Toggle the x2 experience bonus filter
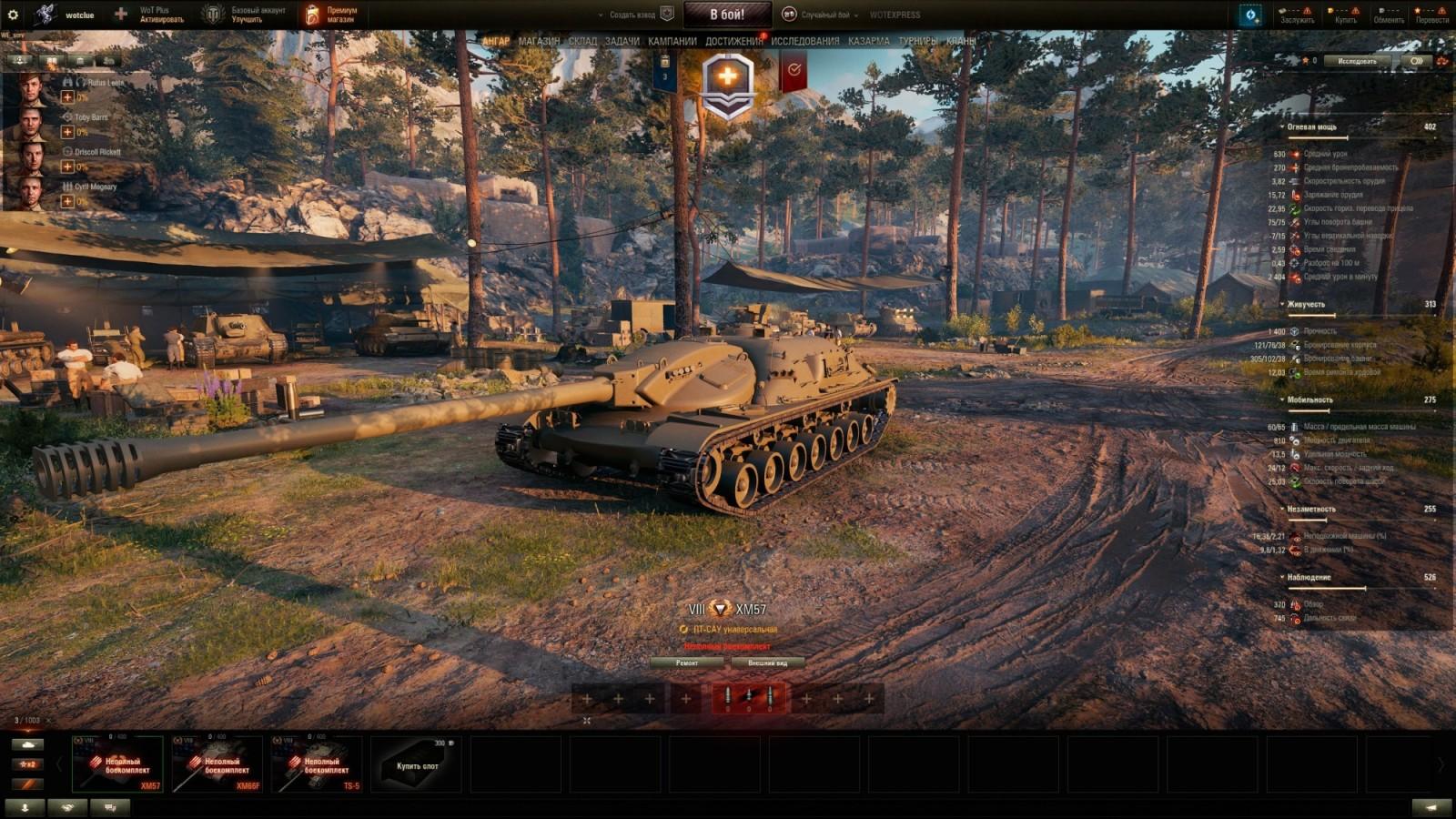Image resolution: width=1456 pixels, height=819 pixels. [x=28, y=763]
